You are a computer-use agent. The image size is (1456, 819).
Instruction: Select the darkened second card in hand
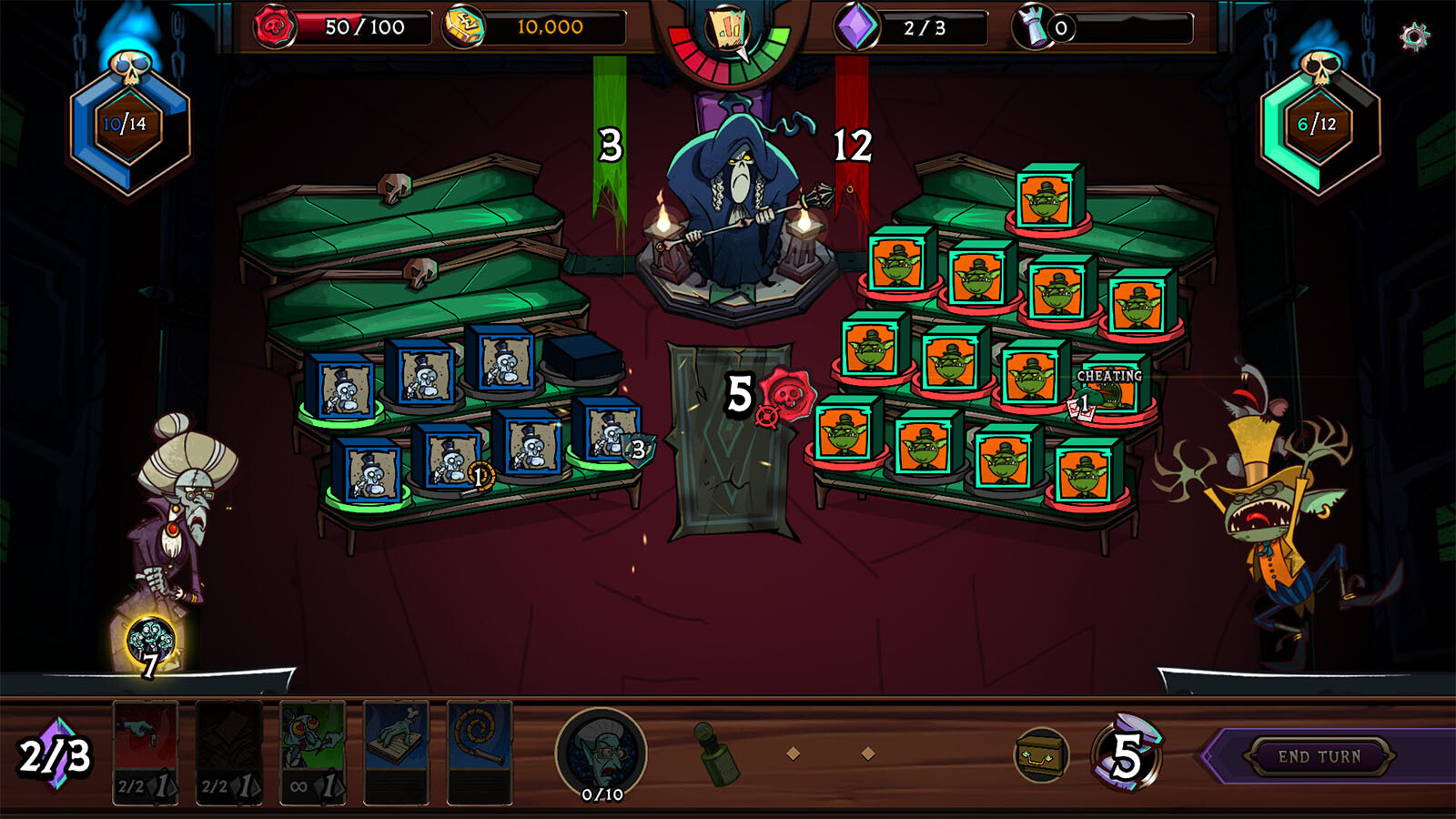click(x=228, y=752)
